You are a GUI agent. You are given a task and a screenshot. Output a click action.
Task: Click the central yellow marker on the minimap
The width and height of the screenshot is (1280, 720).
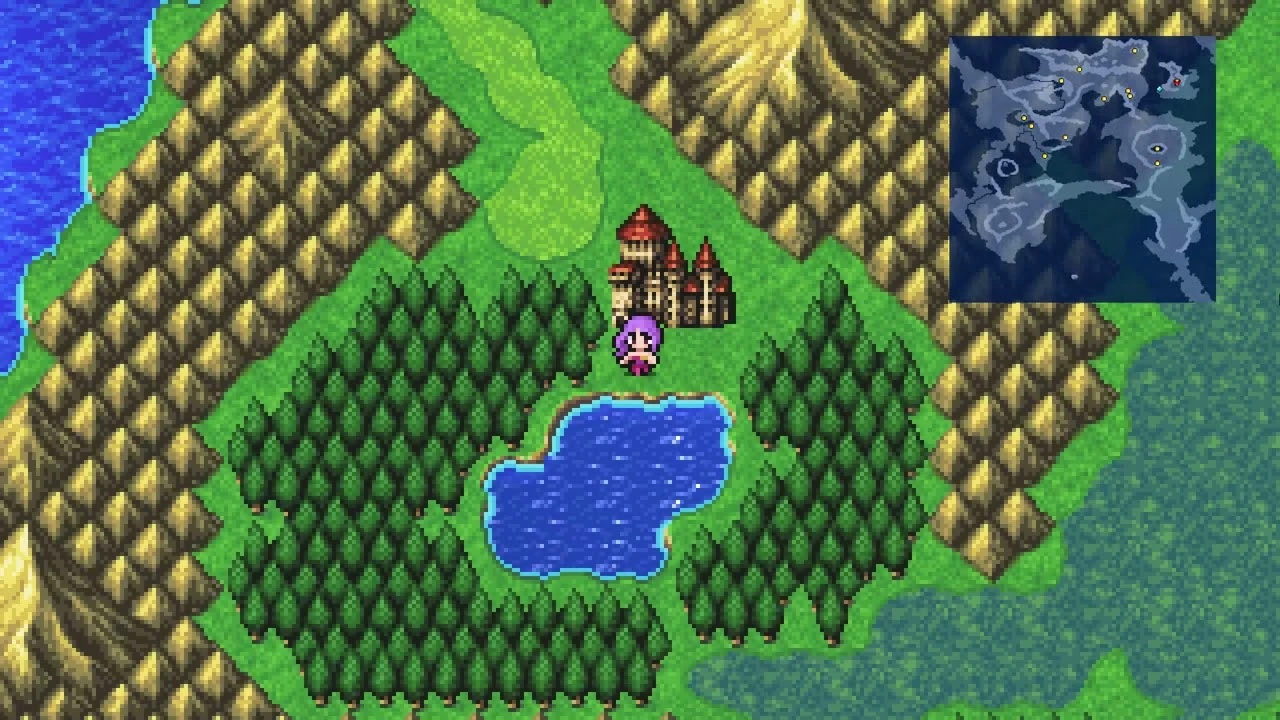(1063, 137)
